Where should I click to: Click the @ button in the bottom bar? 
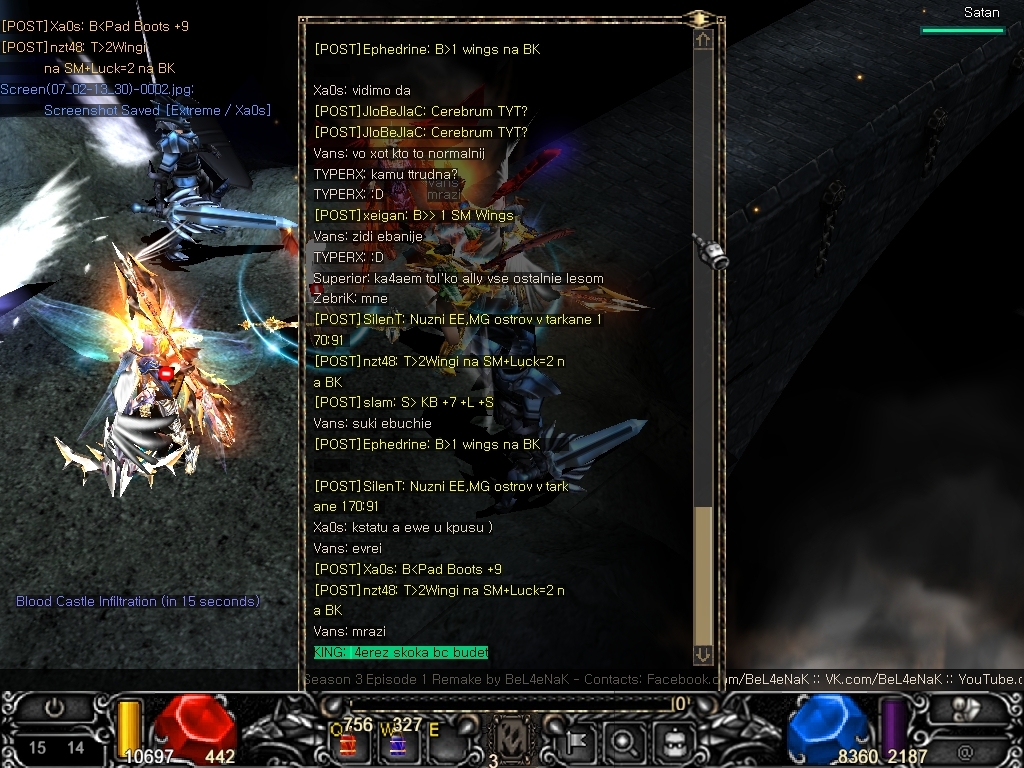[x=965, y=750]
